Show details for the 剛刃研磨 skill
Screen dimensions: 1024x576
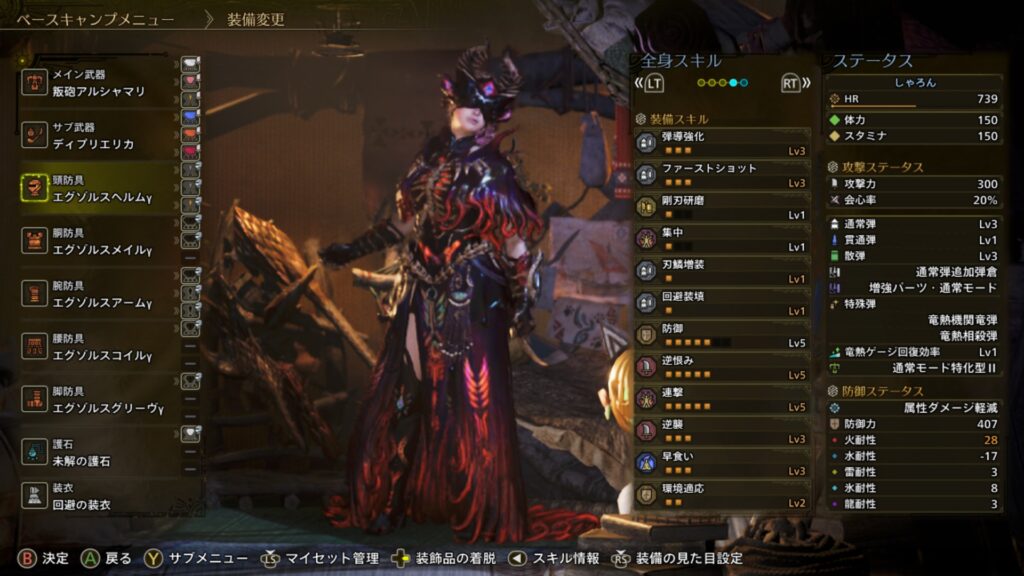722,207
